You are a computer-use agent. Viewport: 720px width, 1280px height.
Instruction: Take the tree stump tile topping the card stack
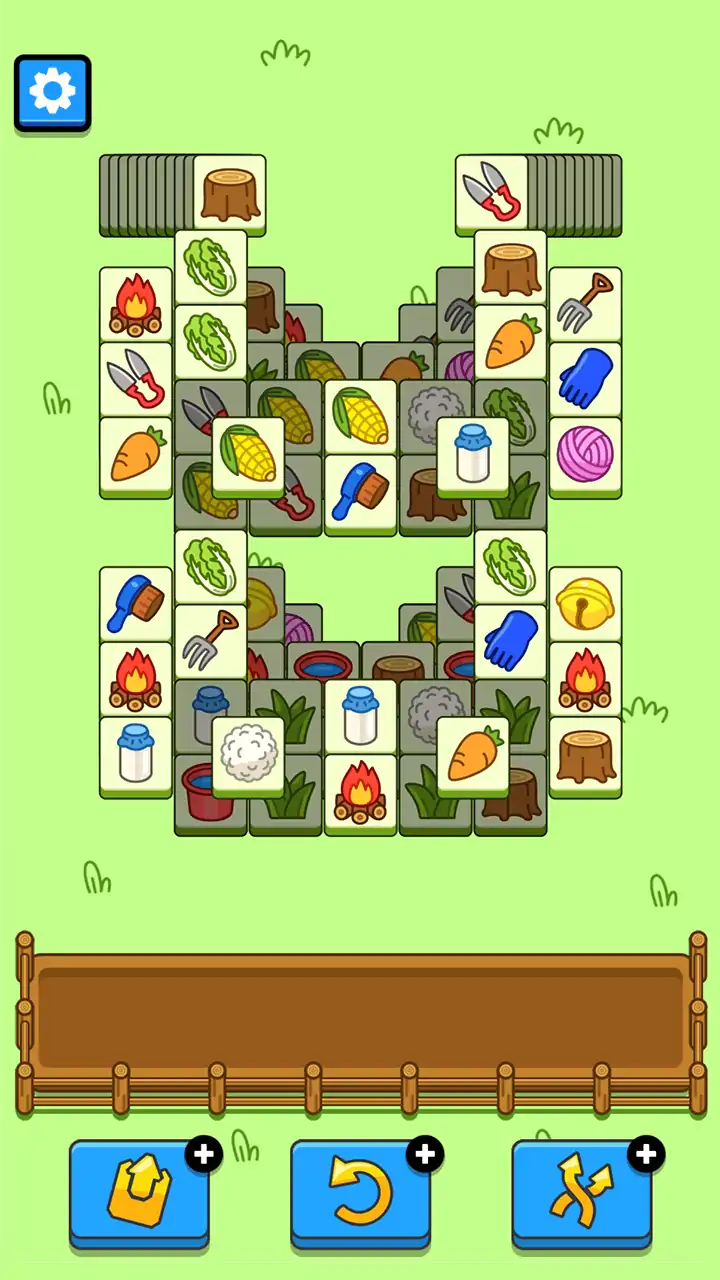[x=230, y=192]
